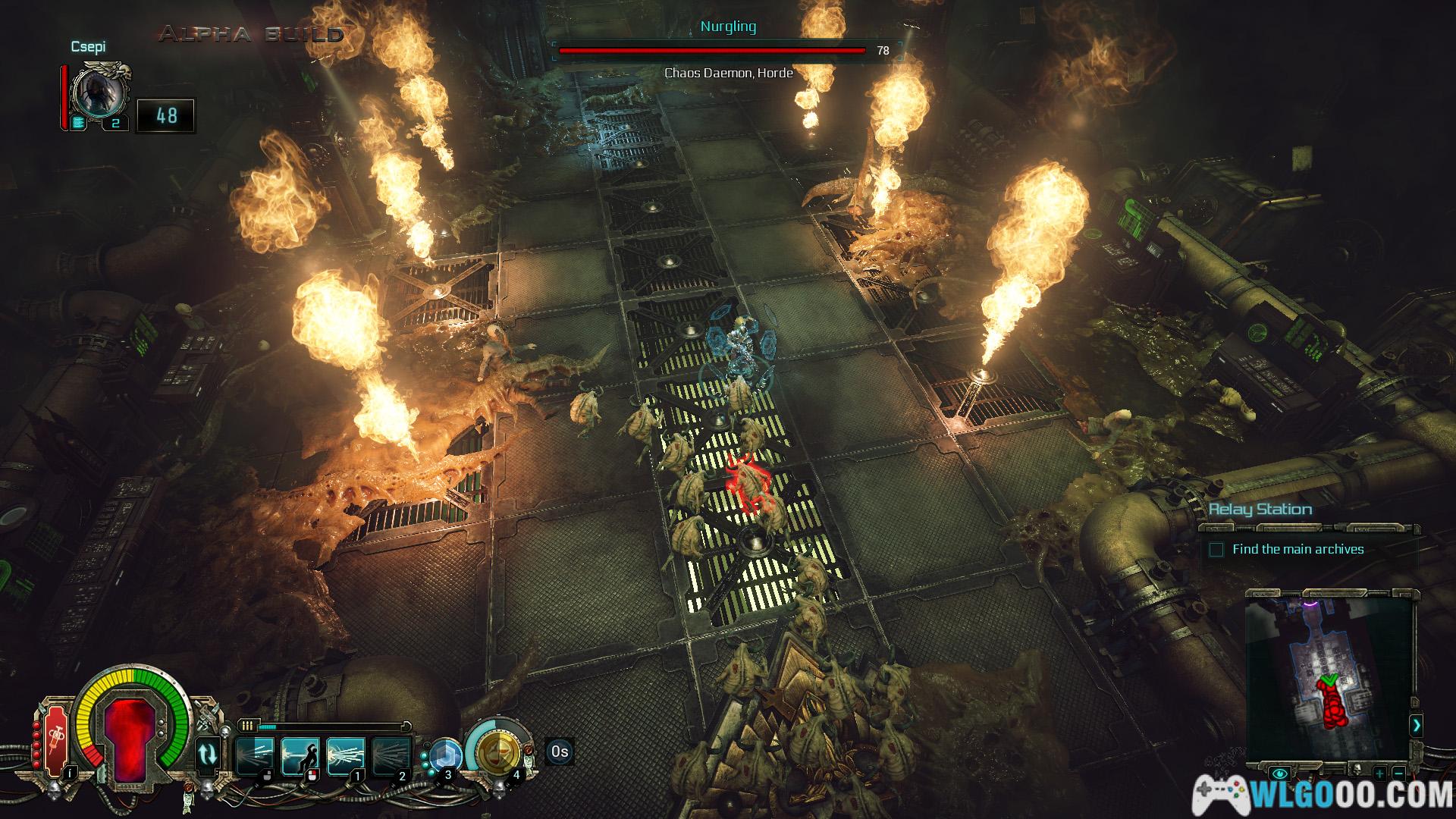Select the dimmed scatter shot skill on slot 2
1456x819 pixels.
(391, 755)
